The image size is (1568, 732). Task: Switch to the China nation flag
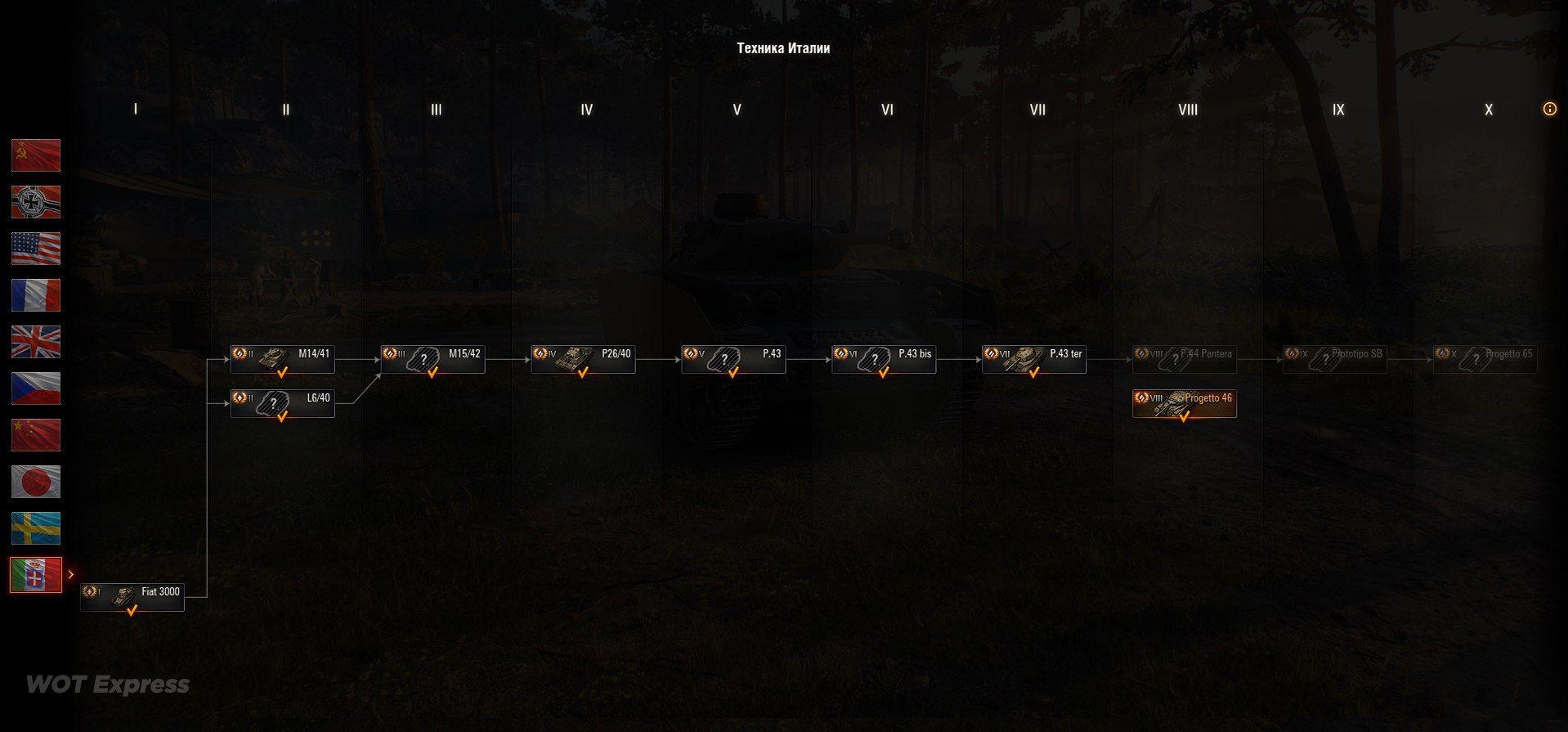(x=36, y=435)
